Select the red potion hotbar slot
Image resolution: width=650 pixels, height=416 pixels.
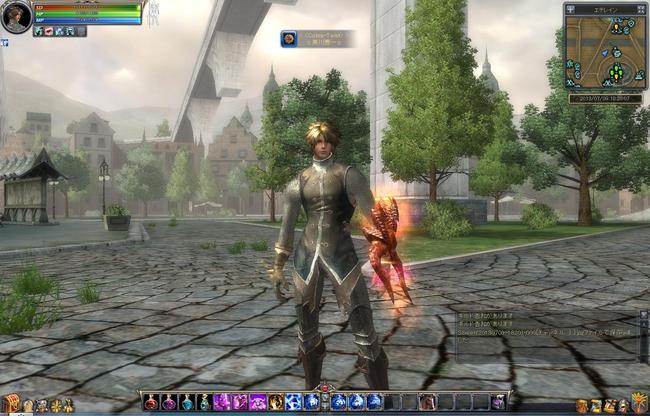(x=151, y=402)
